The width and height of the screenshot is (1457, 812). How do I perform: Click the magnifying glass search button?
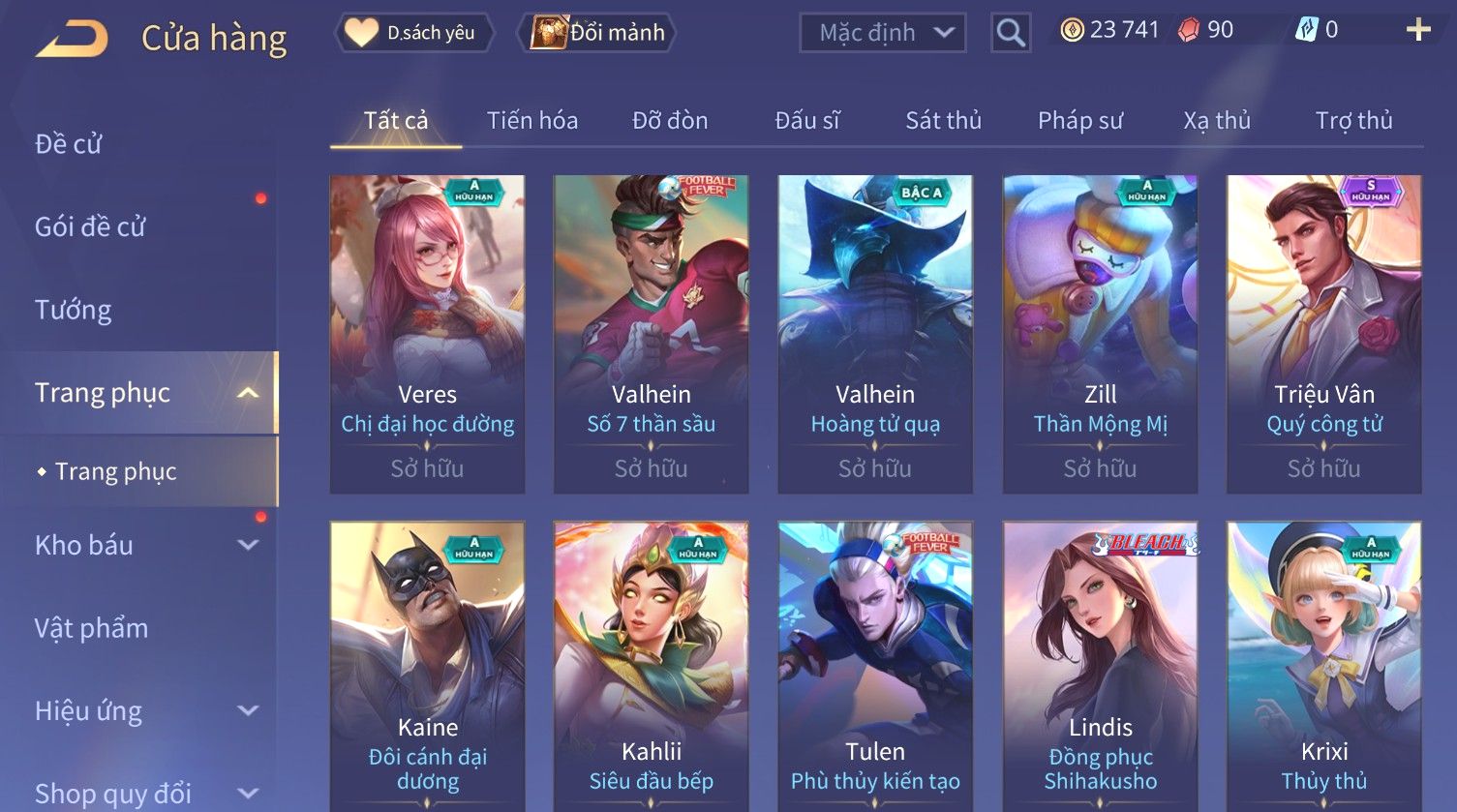pos(1010,33)
